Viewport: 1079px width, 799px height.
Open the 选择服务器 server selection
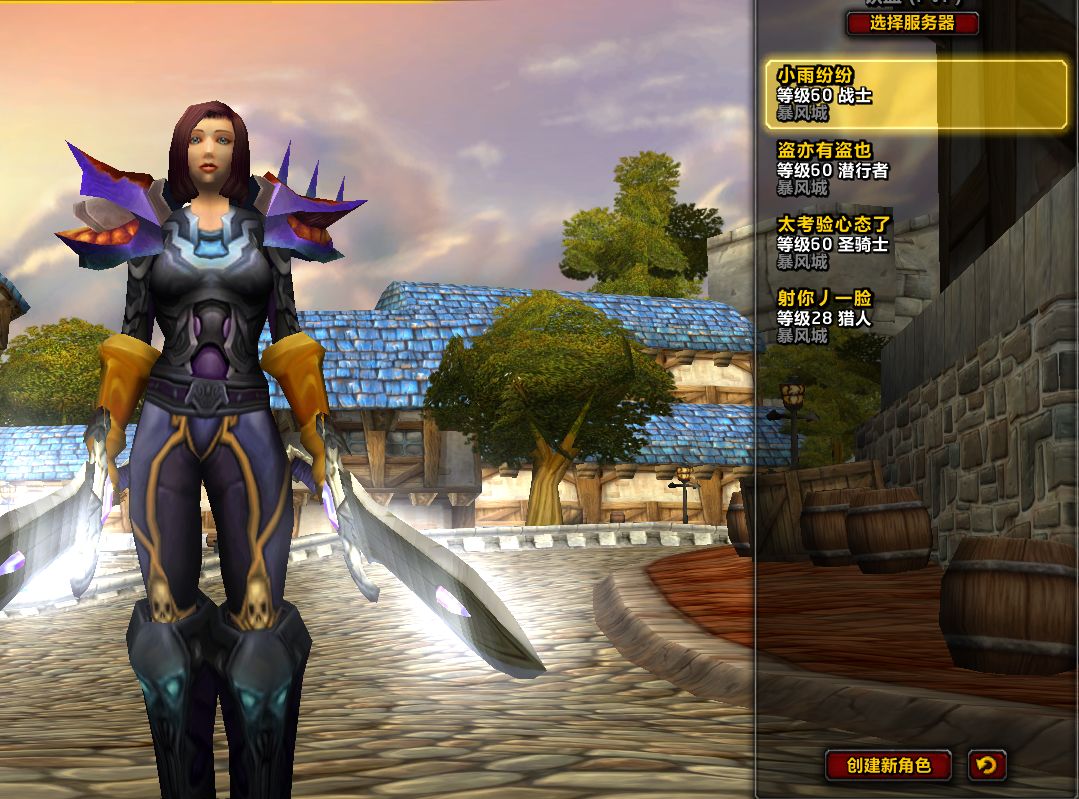(x=912, y=23)
